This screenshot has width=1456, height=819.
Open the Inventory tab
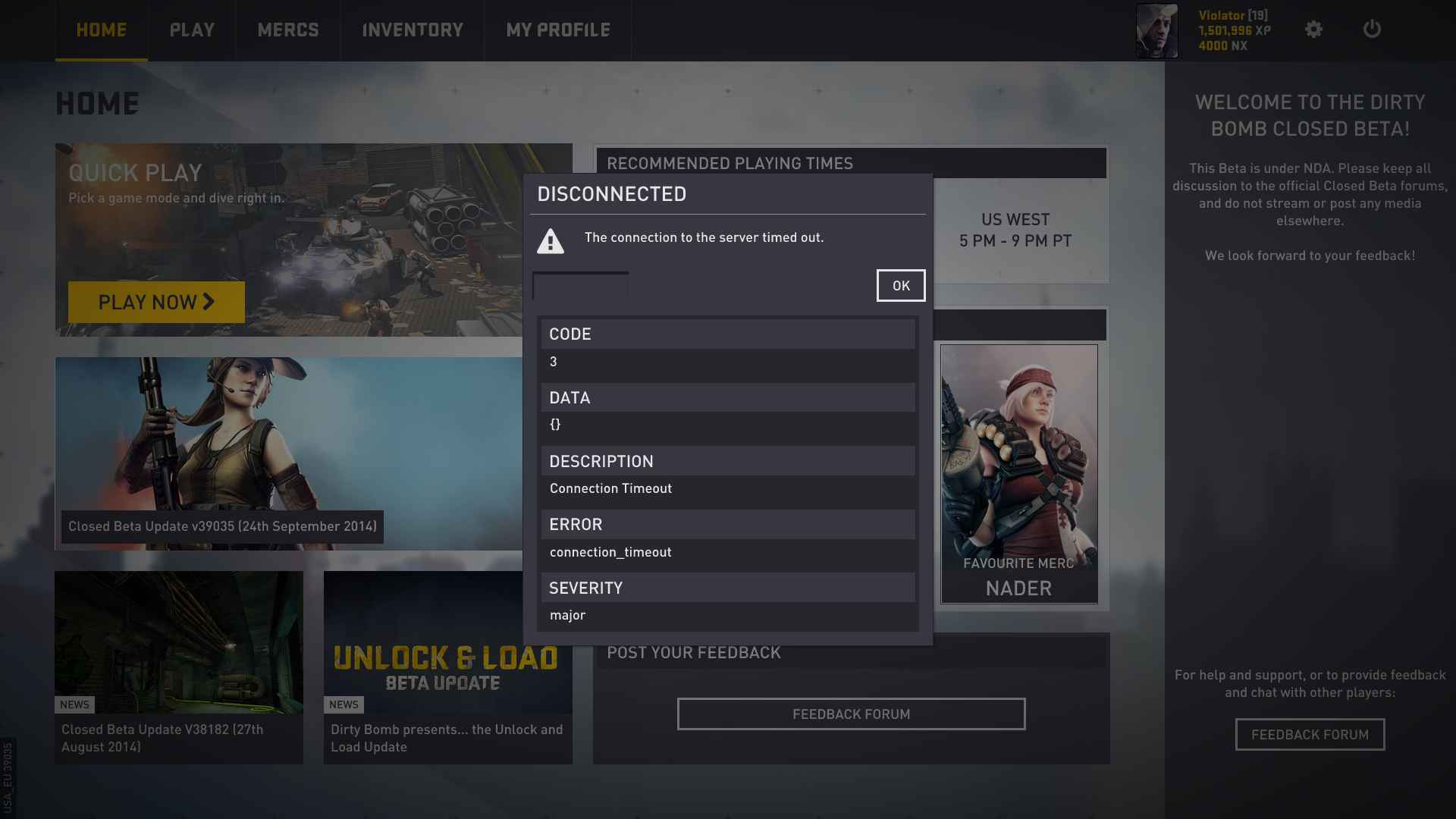[413, 30]
